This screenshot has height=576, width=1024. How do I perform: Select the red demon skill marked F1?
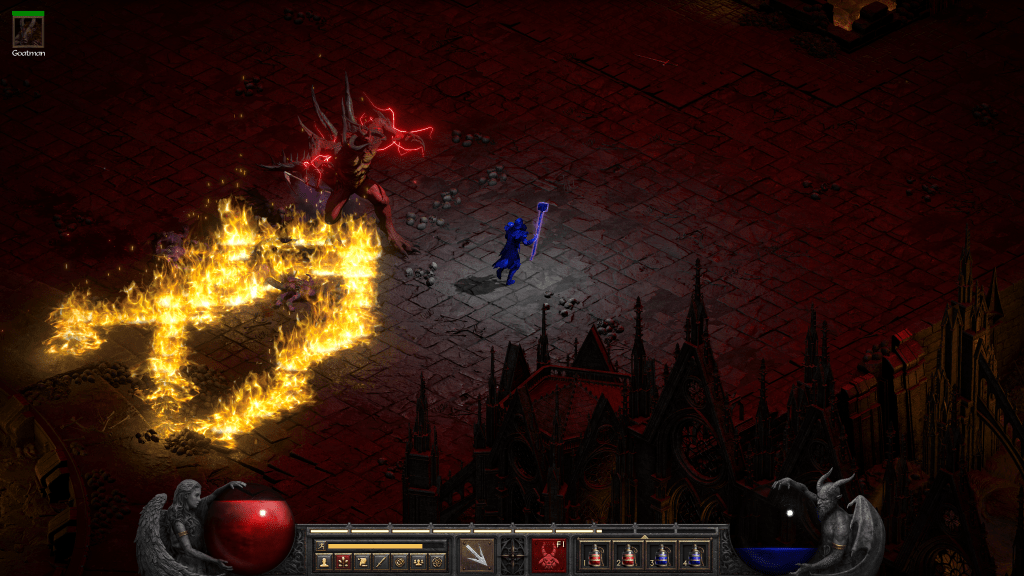pyautogui.click(x=548, y=555)
